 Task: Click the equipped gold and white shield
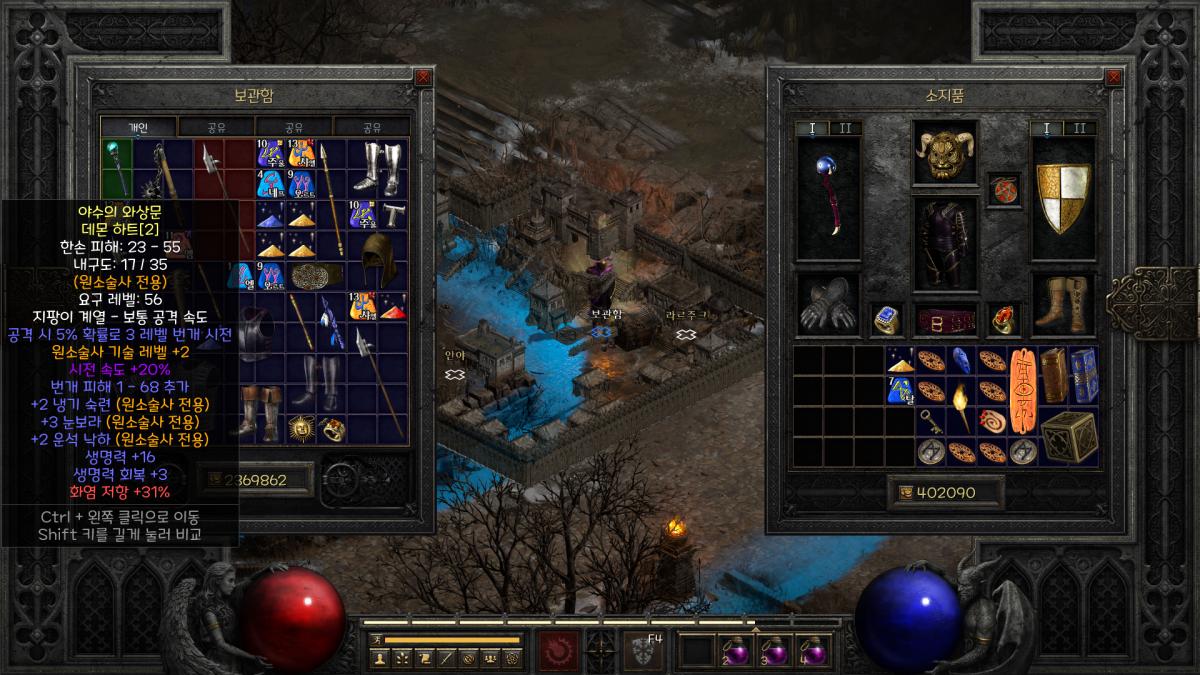point(1063,200)
